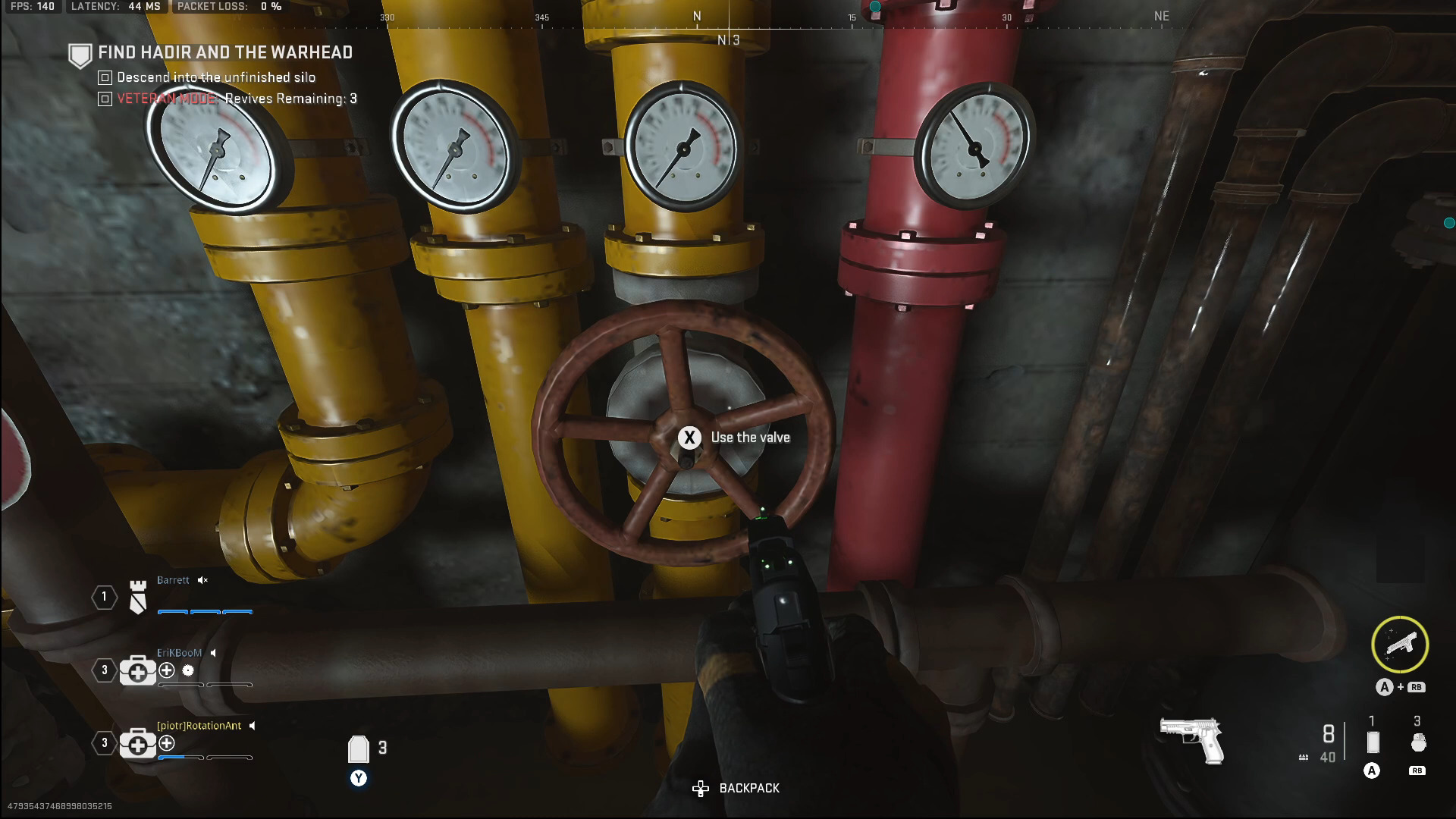Open the Backpack
This screenshot has height=819, width=1456.
point(736,789)
